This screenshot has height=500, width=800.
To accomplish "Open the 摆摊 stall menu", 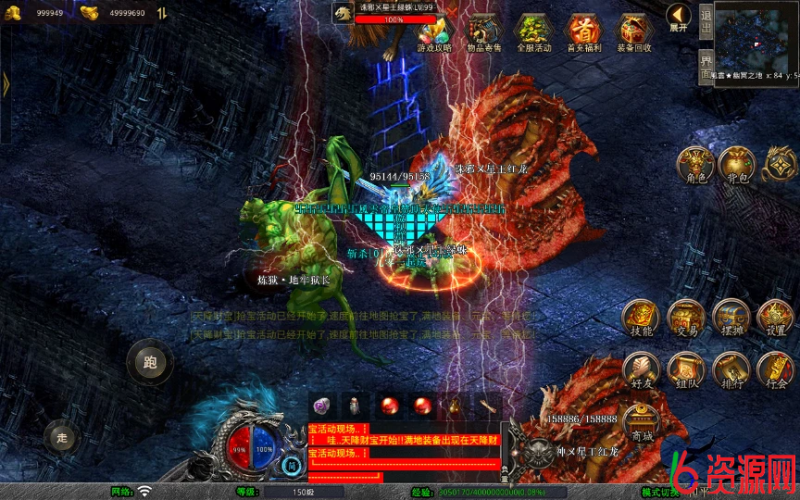I will [x=731, y=317].
